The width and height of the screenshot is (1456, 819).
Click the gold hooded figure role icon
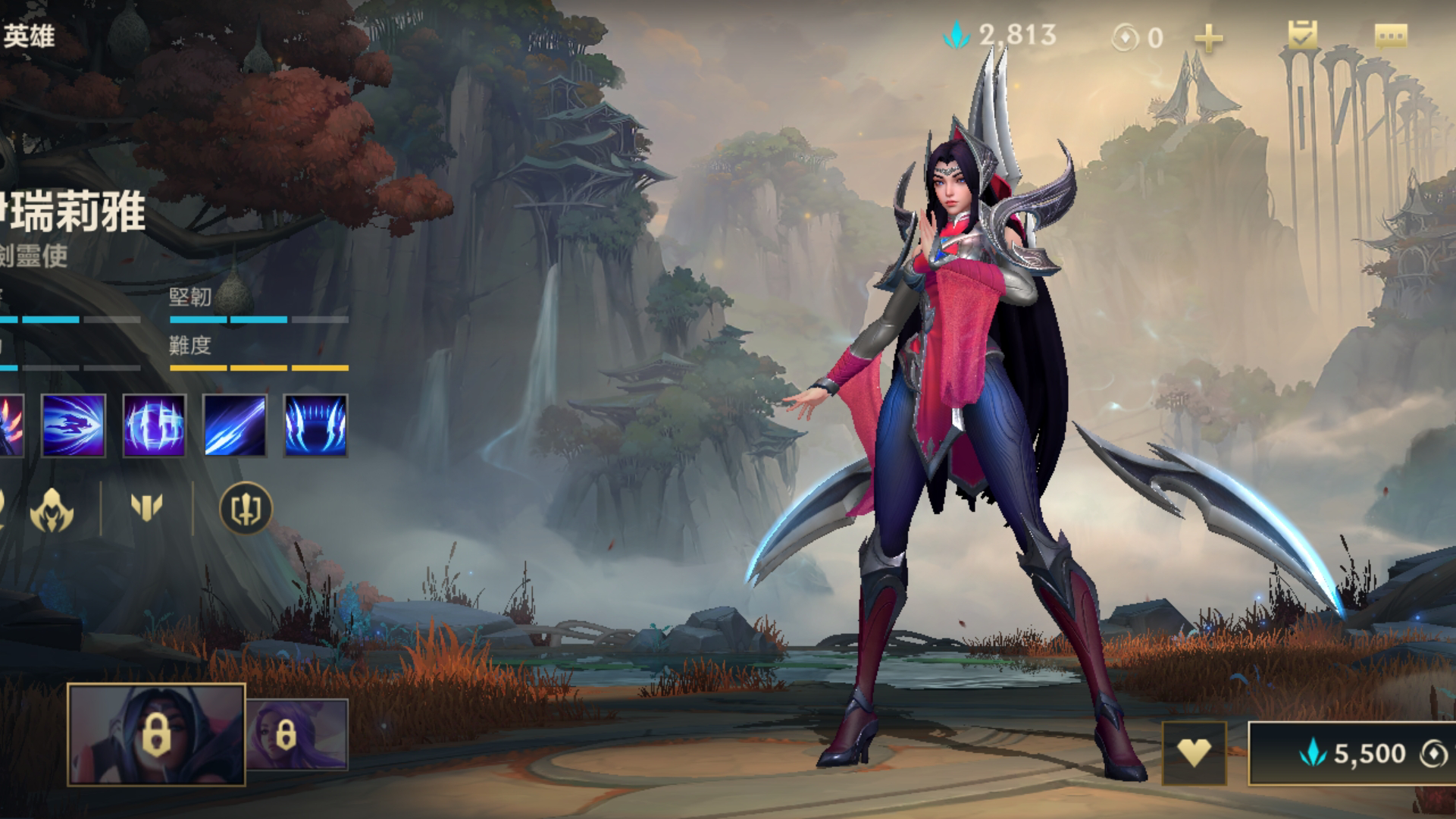(x=52, y=509)
